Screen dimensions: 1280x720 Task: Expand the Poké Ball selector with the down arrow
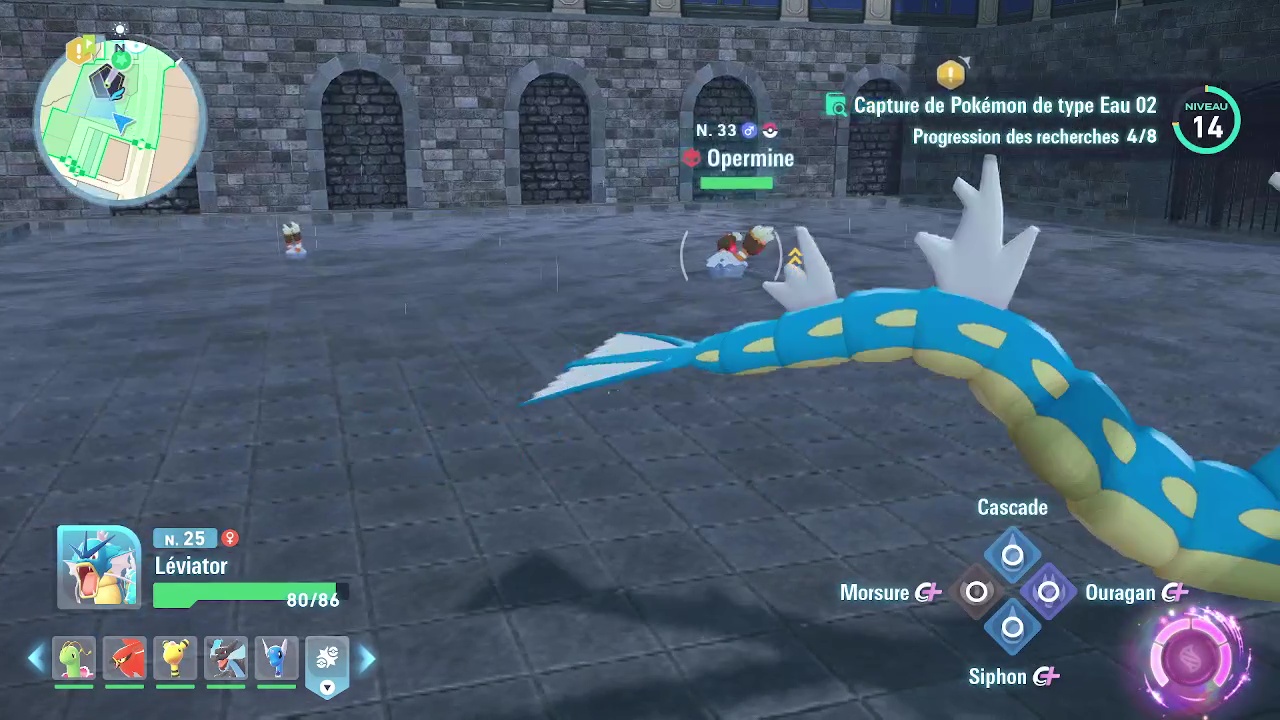(x=327, y=687)
